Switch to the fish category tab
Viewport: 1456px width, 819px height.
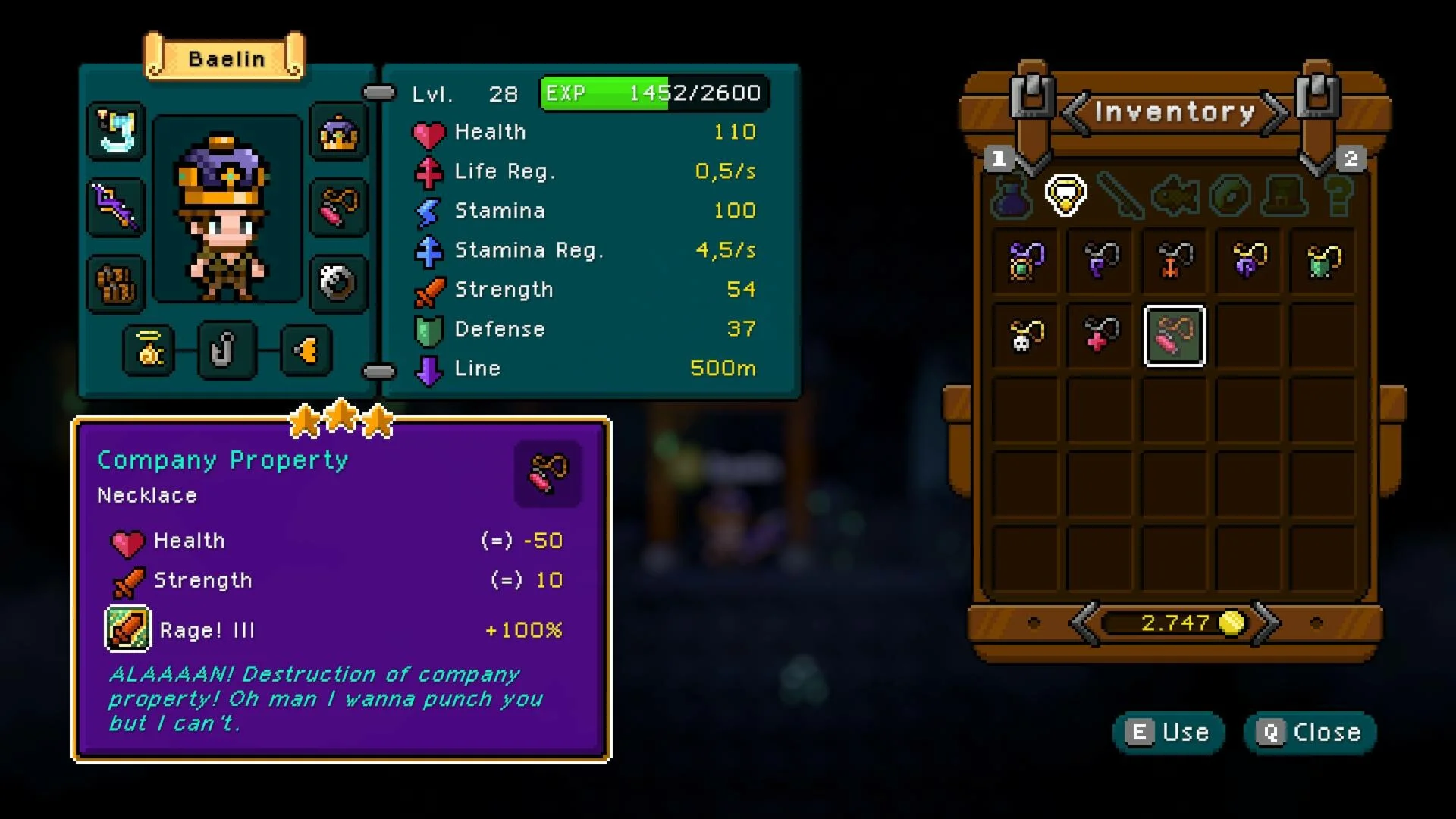[x=1175, y=196]
